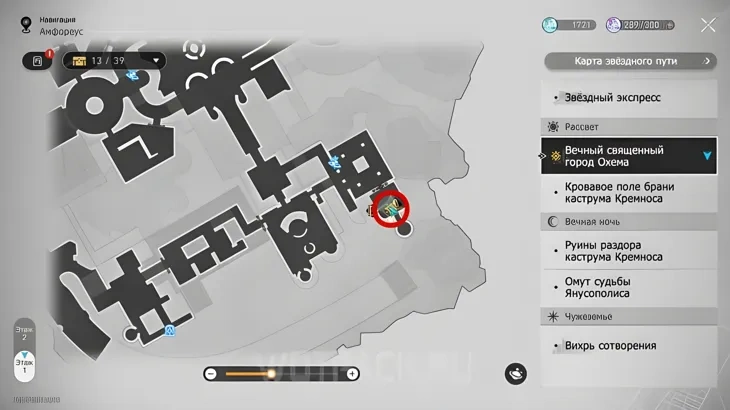Image resolution: width=730 pixels, height=410 pixels.
Task: Switch to floor Этаж 2
Action: point(25,334)
